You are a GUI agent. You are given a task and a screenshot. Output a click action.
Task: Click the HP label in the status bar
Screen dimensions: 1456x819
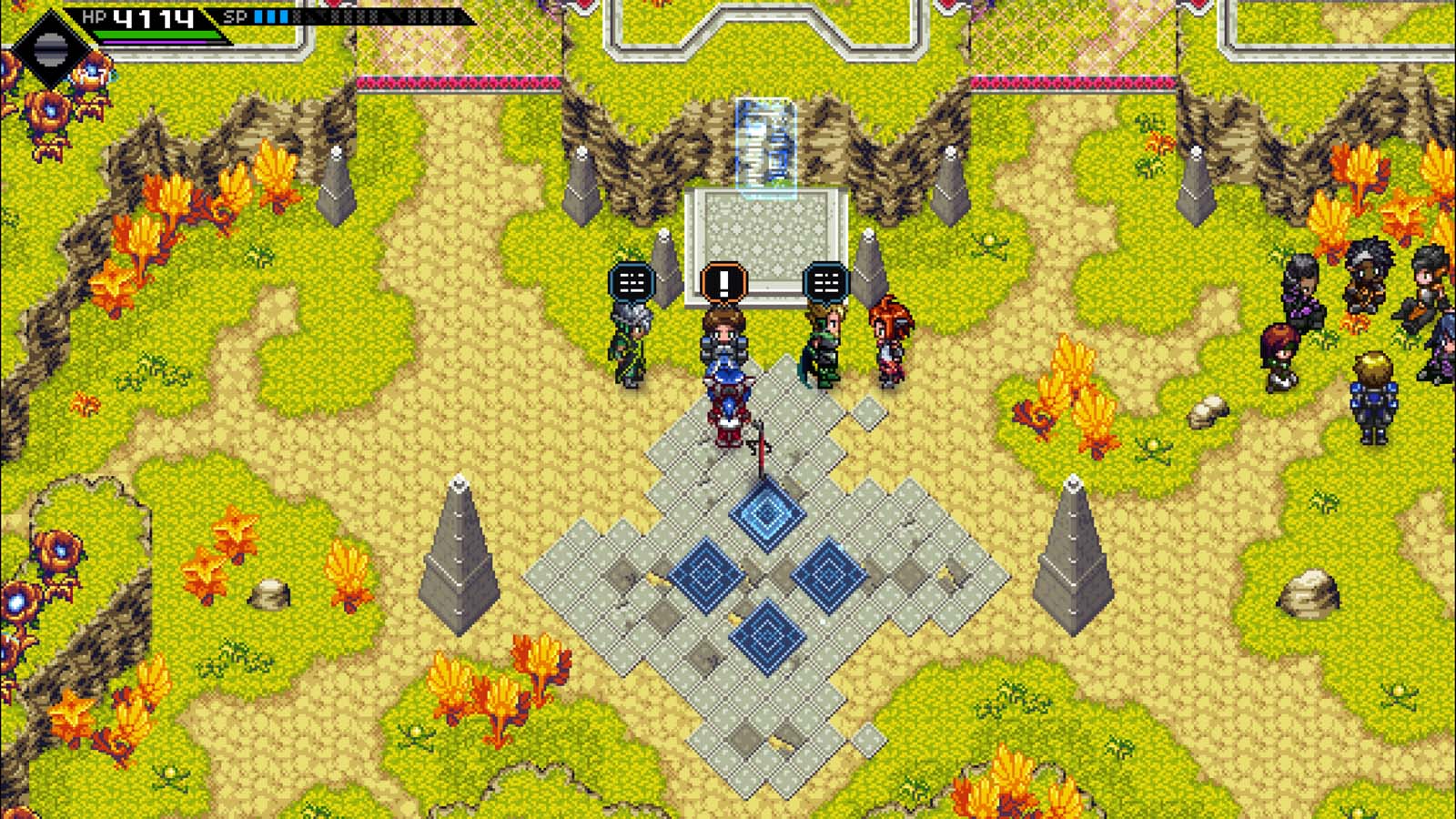pyautogui.click(x=96, y=15)
